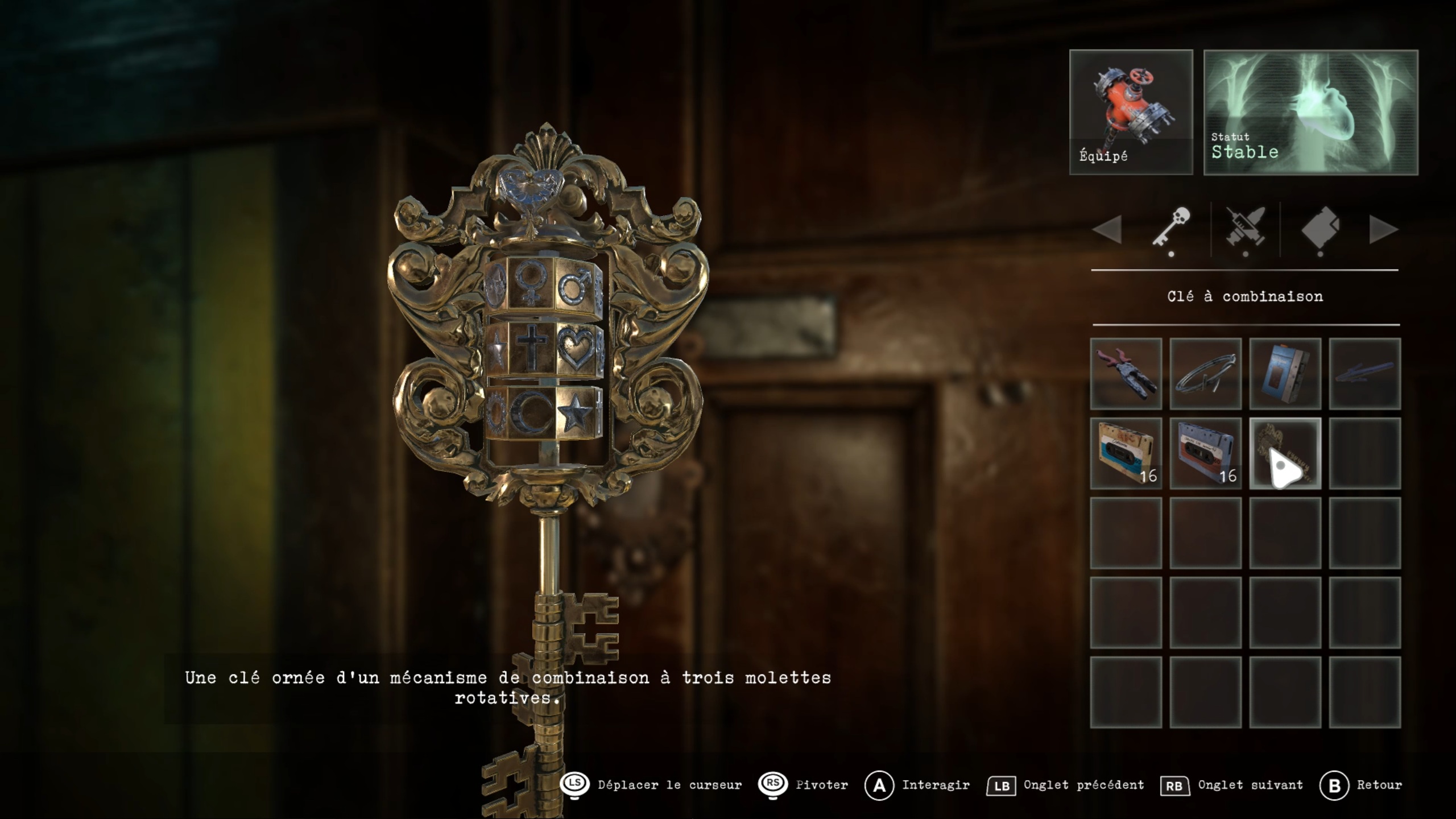Screen dimensions: 1456x819
Task: Switch to the skull key items tab
Action: 1172,228
